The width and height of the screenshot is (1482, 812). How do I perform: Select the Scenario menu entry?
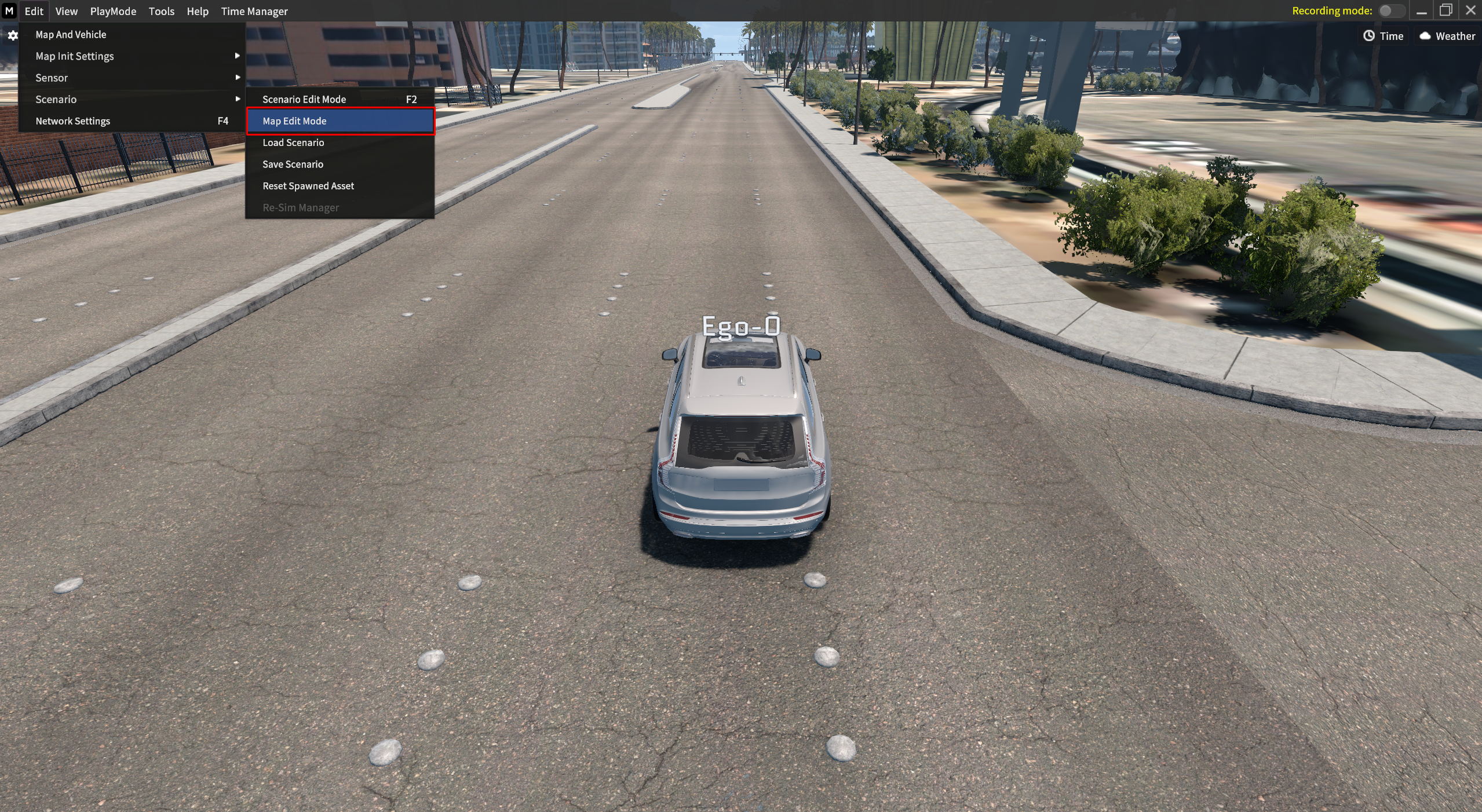click(x=56, y=100)
